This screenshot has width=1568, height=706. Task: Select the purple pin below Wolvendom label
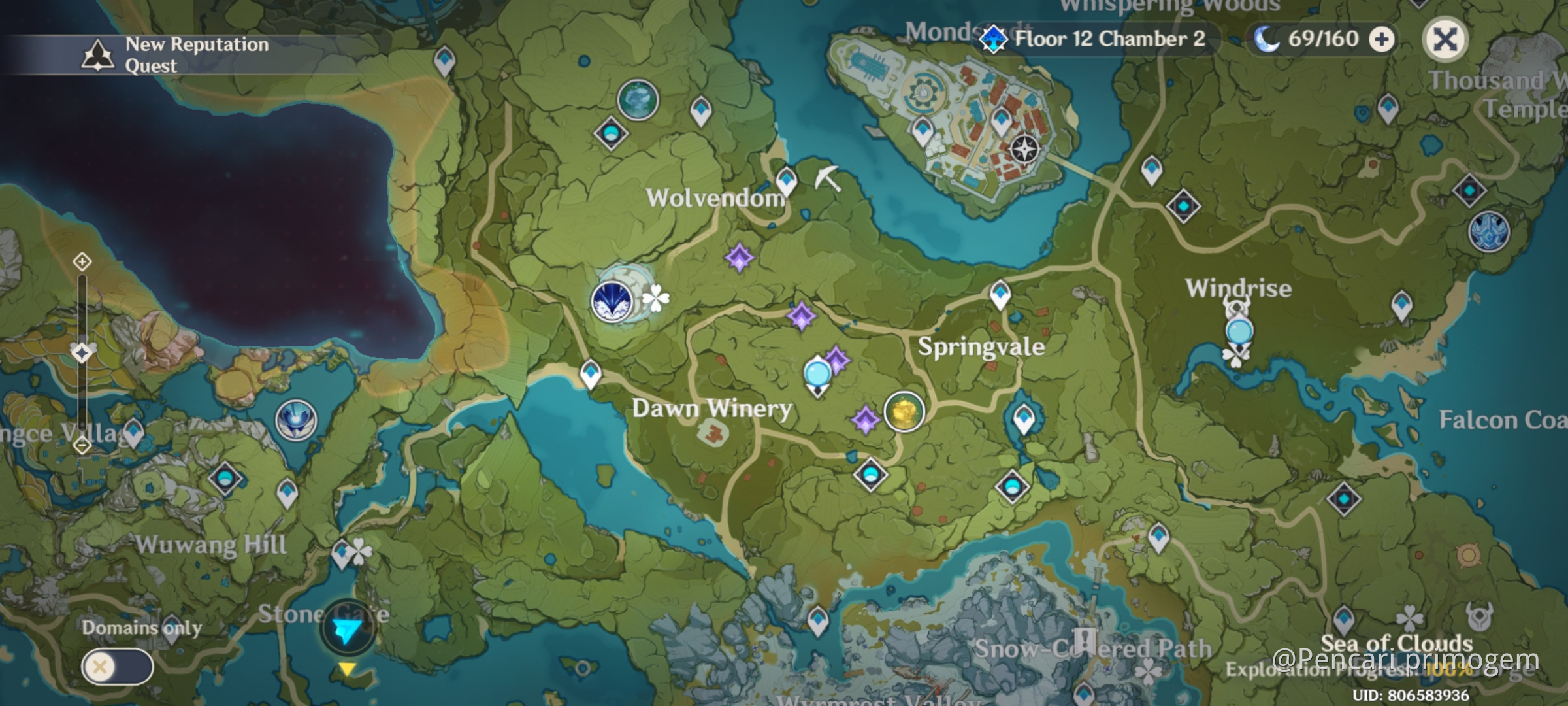click(740, 257)
